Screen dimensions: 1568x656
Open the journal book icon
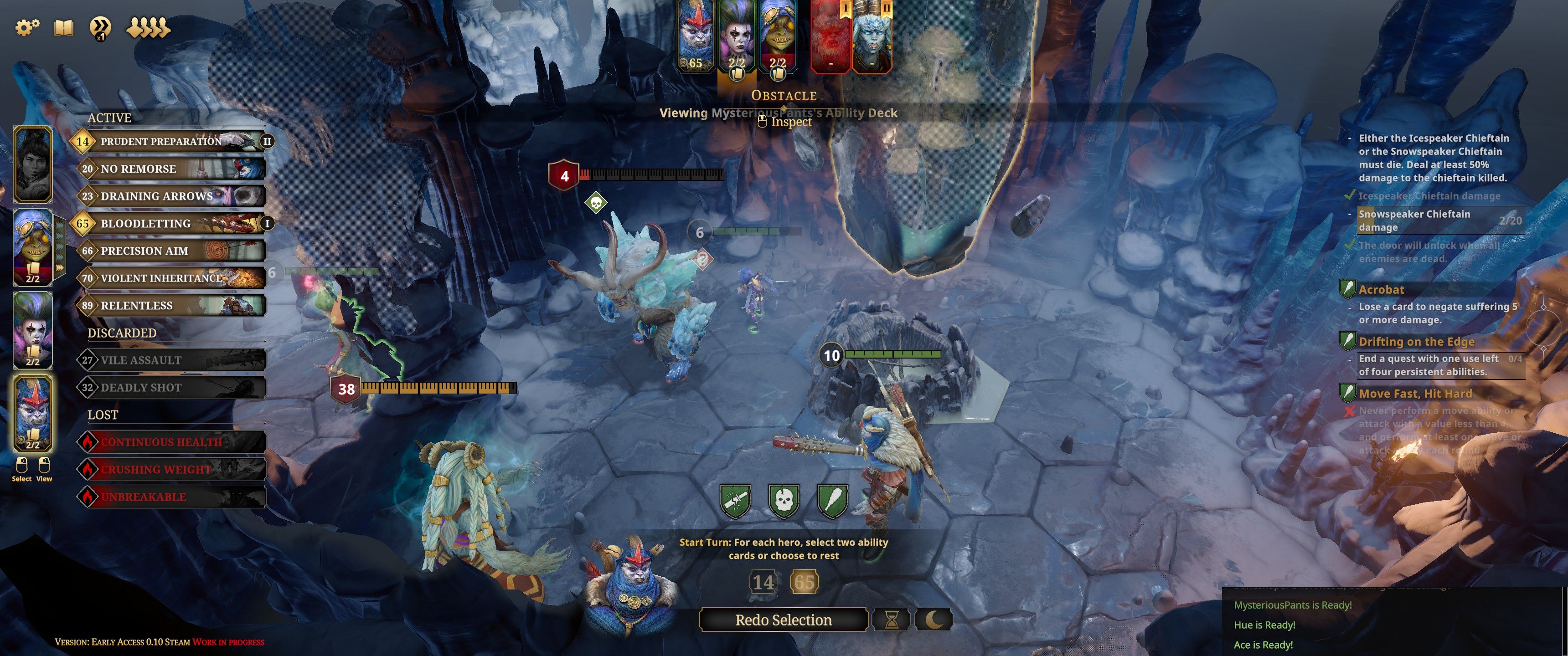[x=64, y=27]
